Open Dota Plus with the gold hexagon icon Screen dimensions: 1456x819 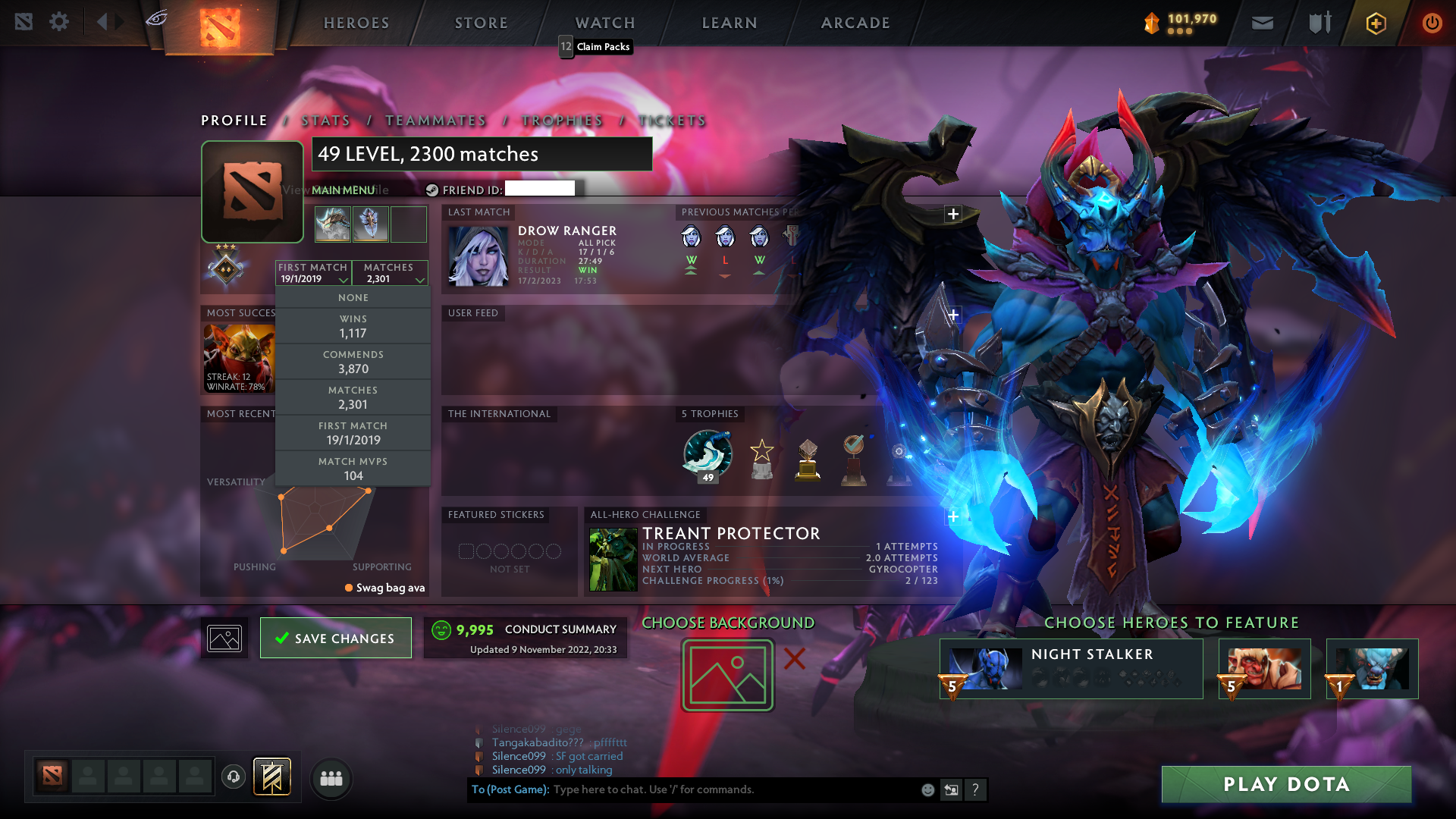(x=1375, y=23)
